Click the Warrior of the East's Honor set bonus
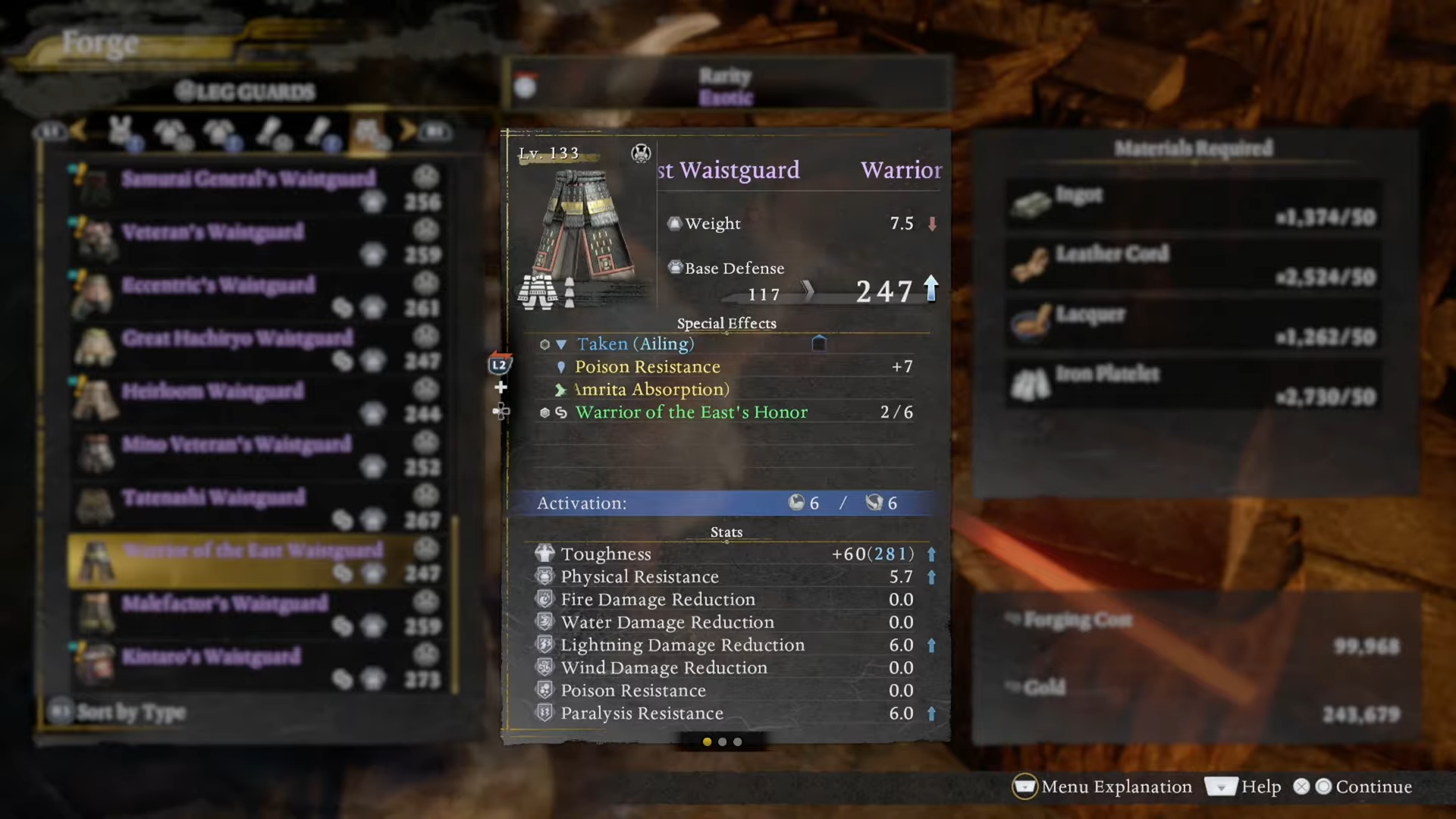The image size is (1456, 819). [691, 413]
